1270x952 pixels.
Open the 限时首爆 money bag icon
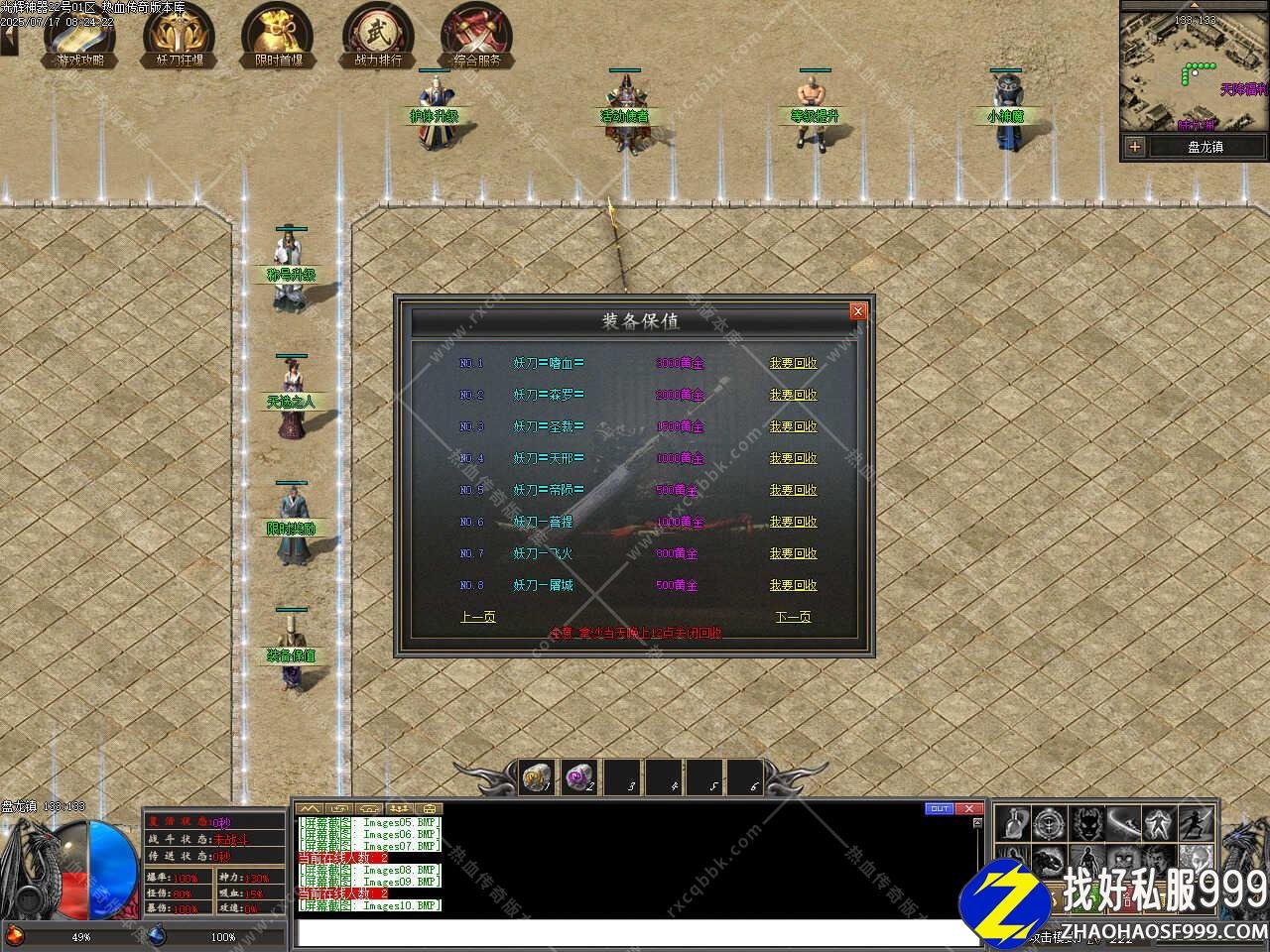point(278,36)
